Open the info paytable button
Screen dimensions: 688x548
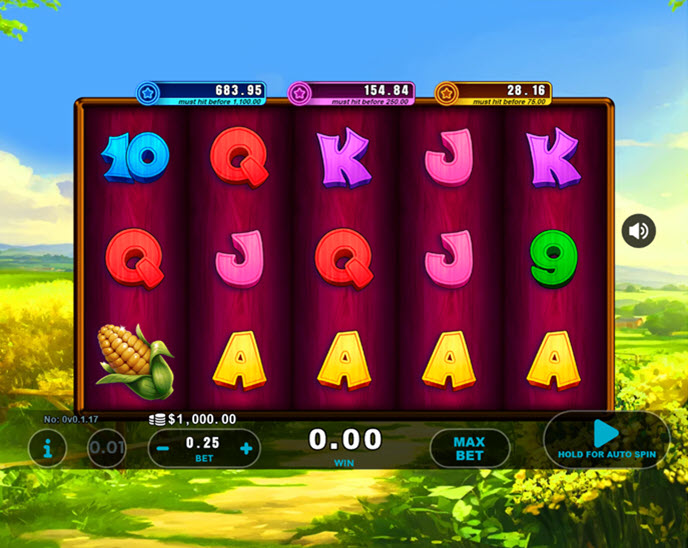[48, 448]
